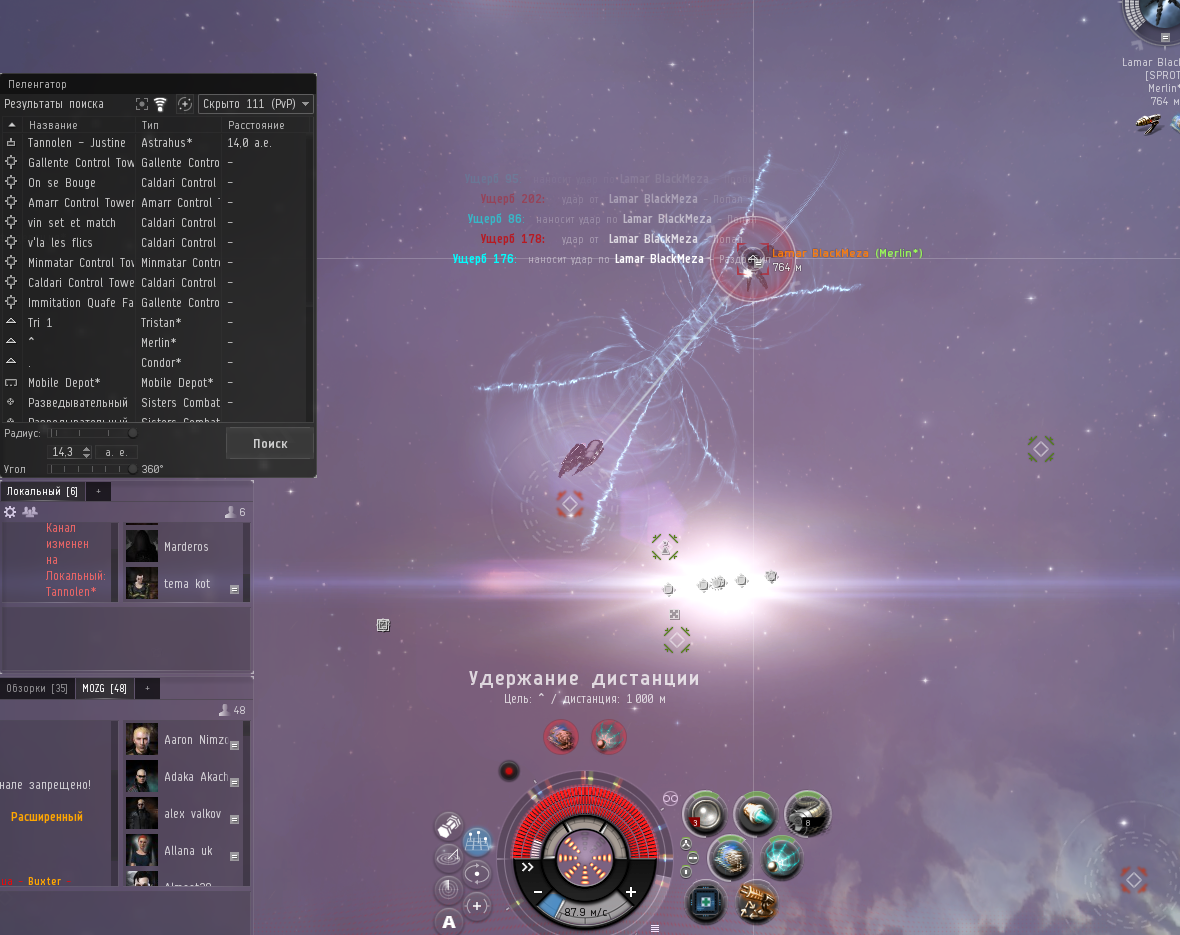Select Marderos in the local member list
This screenshot has width=1180, height=935.
(x=186, y=547)
